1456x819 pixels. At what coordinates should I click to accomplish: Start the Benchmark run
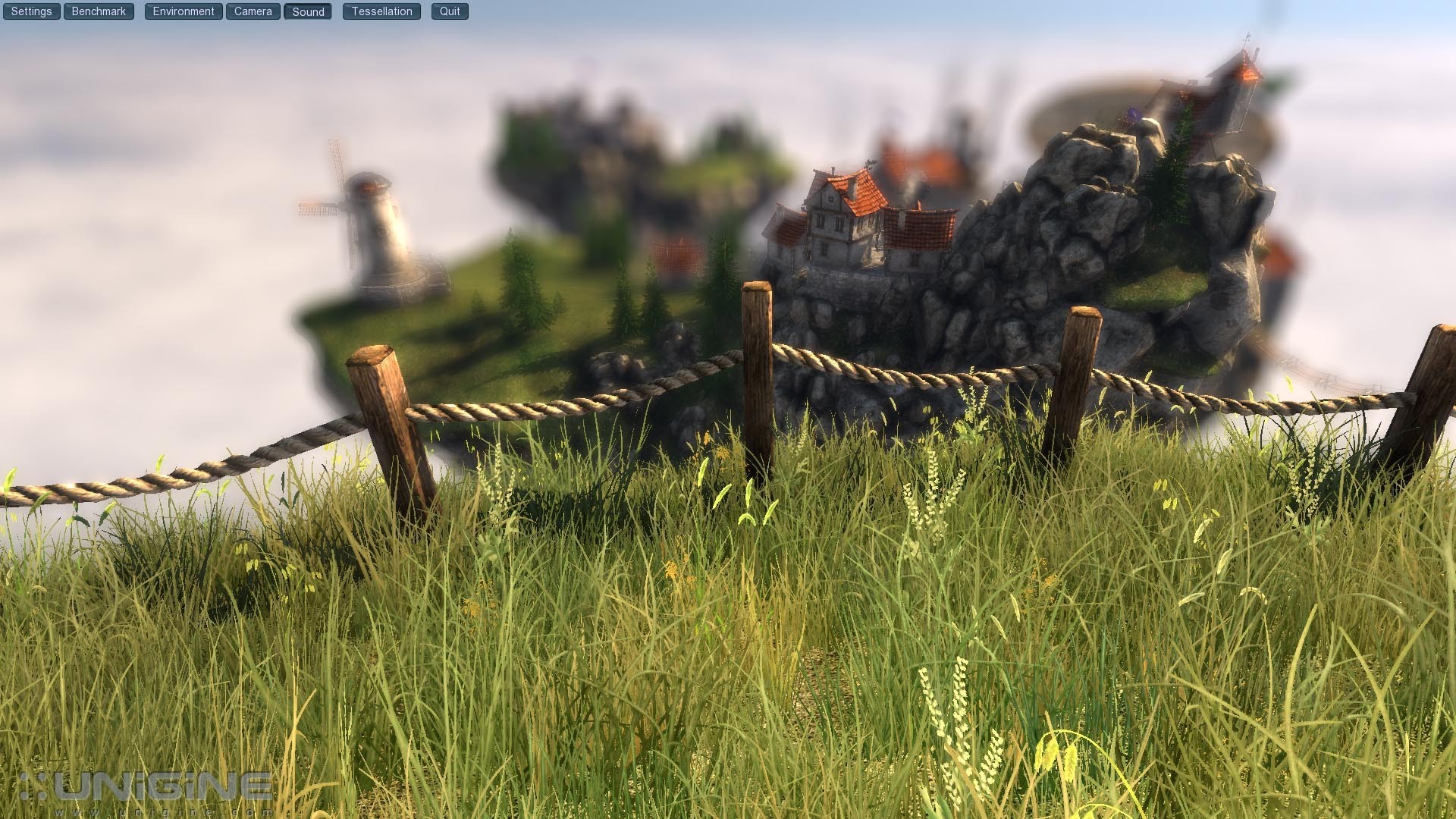click(x=99, y=11)
